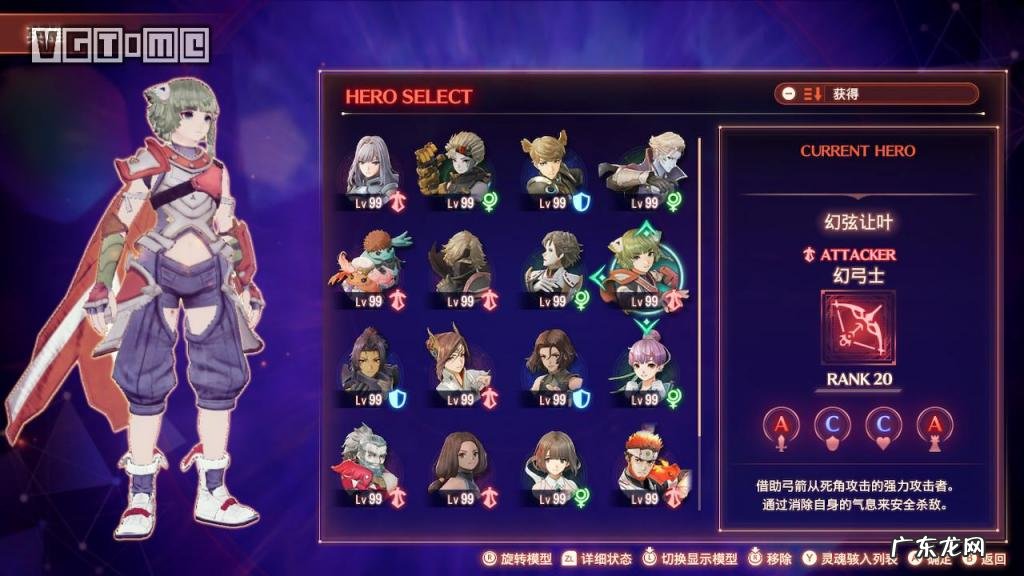Choose the orange and teal Nopon duo portrait

[368, 265]
